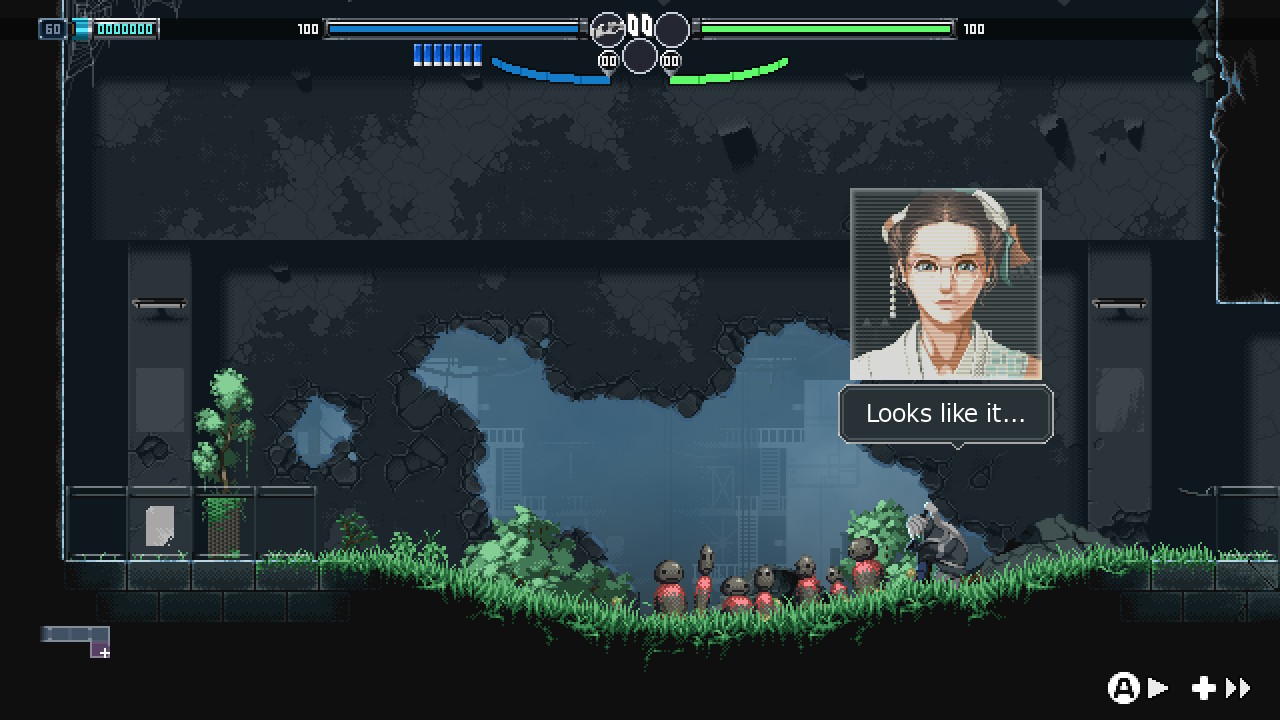The image size is (1280, 720).
Task: Advance dialogue with the single play arrow
Action: point(1157,688)
